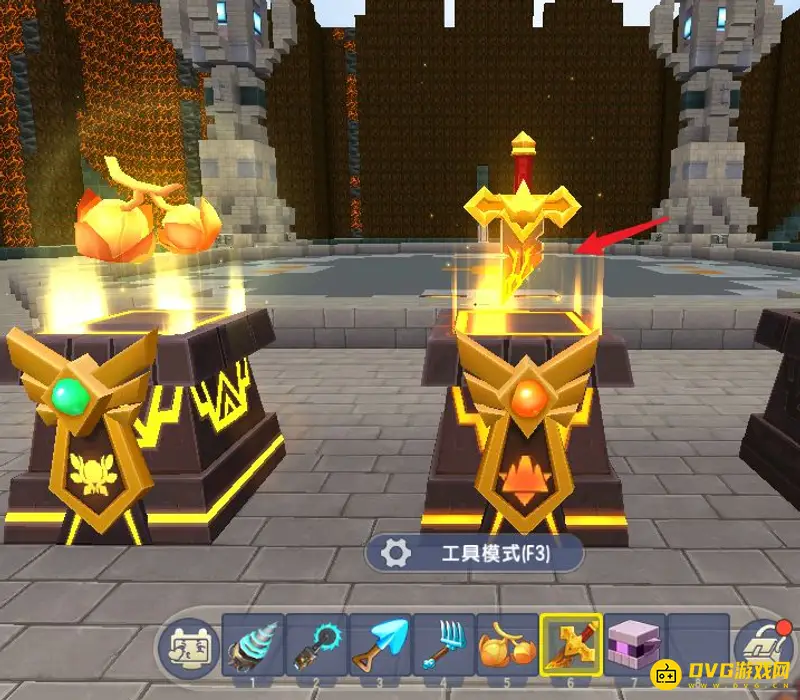
Task: Select the blue rake hotbar slot
Action: [443, 645]
